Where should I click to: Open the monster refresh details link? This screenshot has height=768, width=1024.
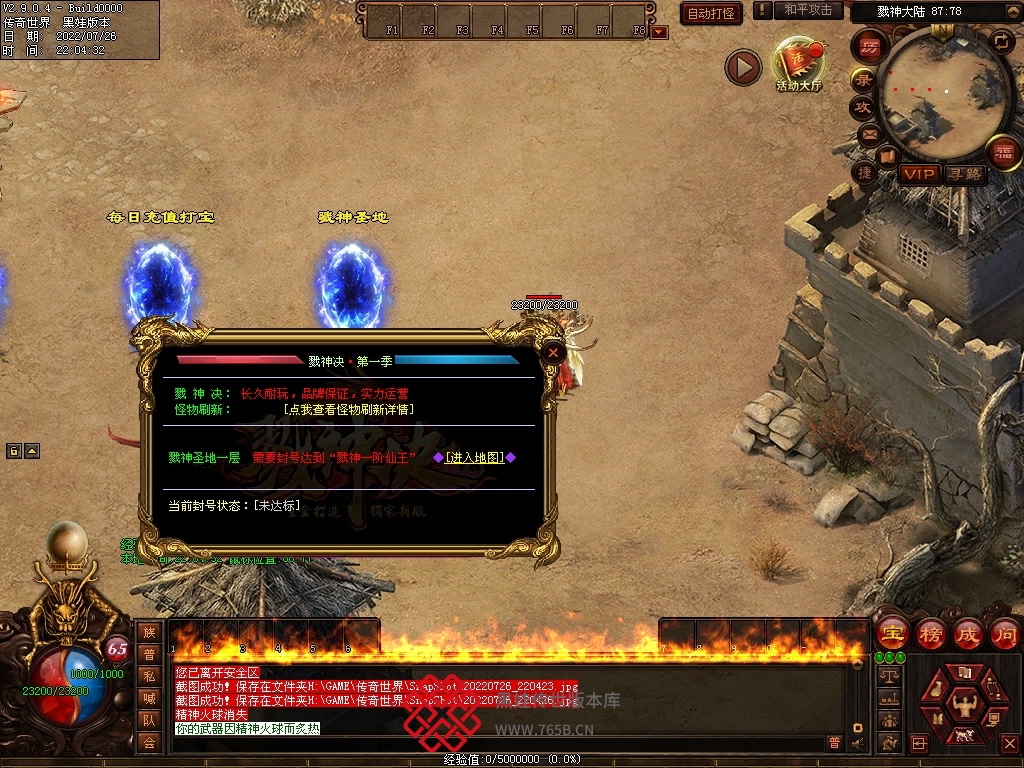click(x=348, y=409)
